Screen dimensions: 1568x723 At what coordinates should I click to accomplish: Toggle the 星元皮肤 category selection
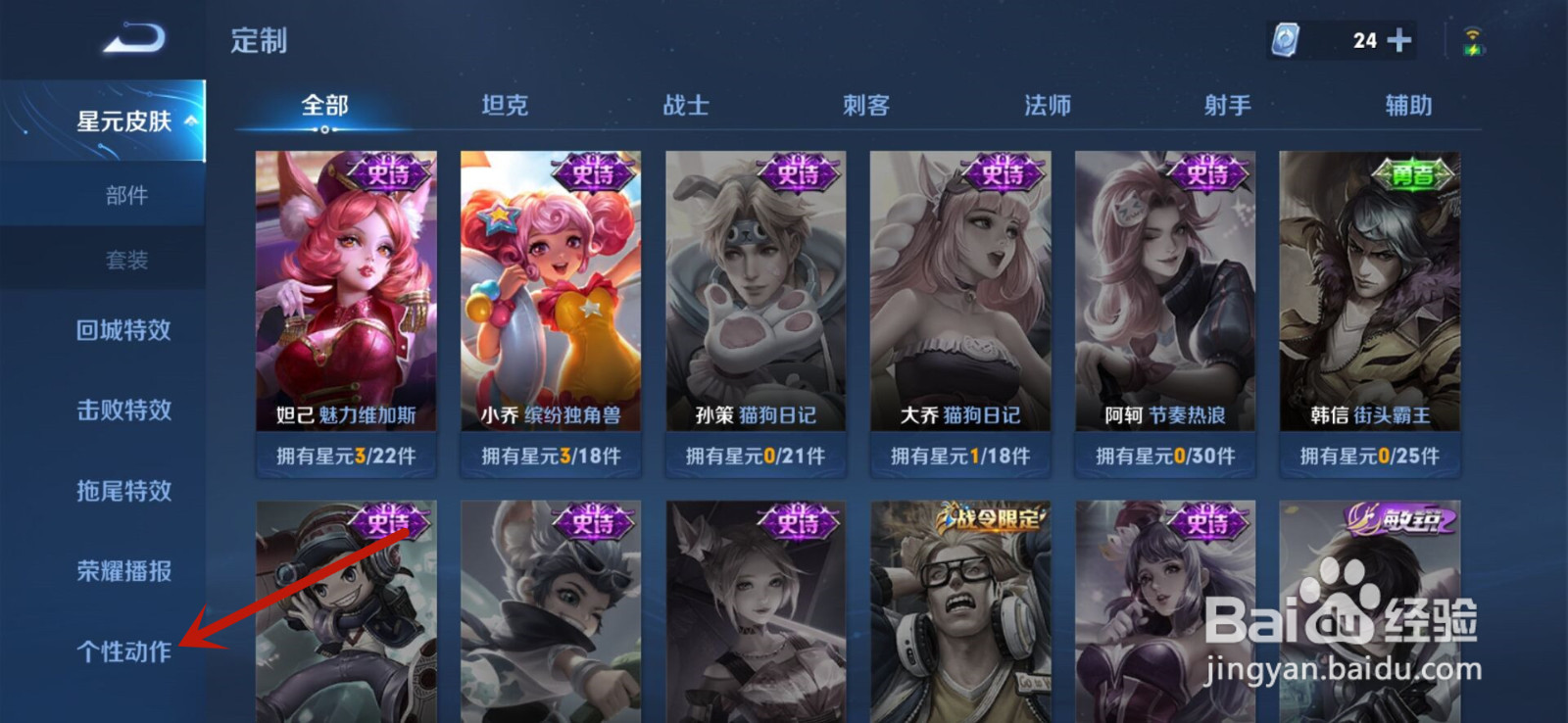pos(118,120)
